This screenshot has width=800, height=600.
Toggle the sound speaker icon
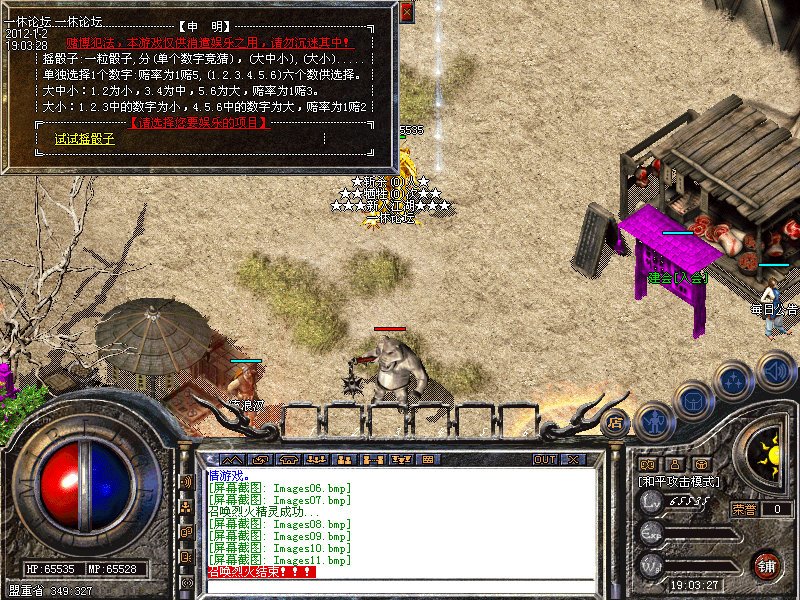[x=775, y=369]
